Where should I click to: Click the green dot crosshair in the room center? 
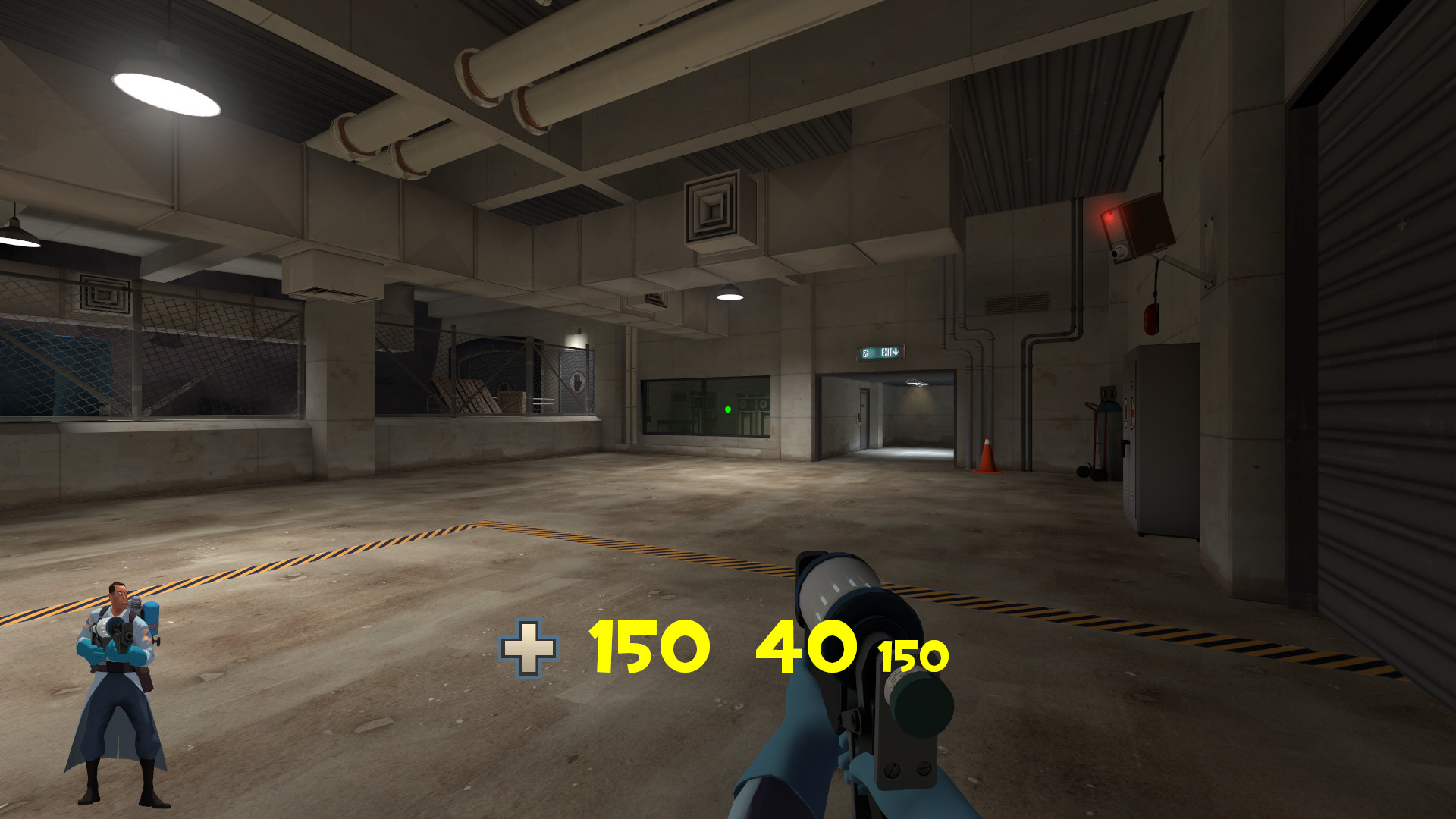[x=727, y=409]
